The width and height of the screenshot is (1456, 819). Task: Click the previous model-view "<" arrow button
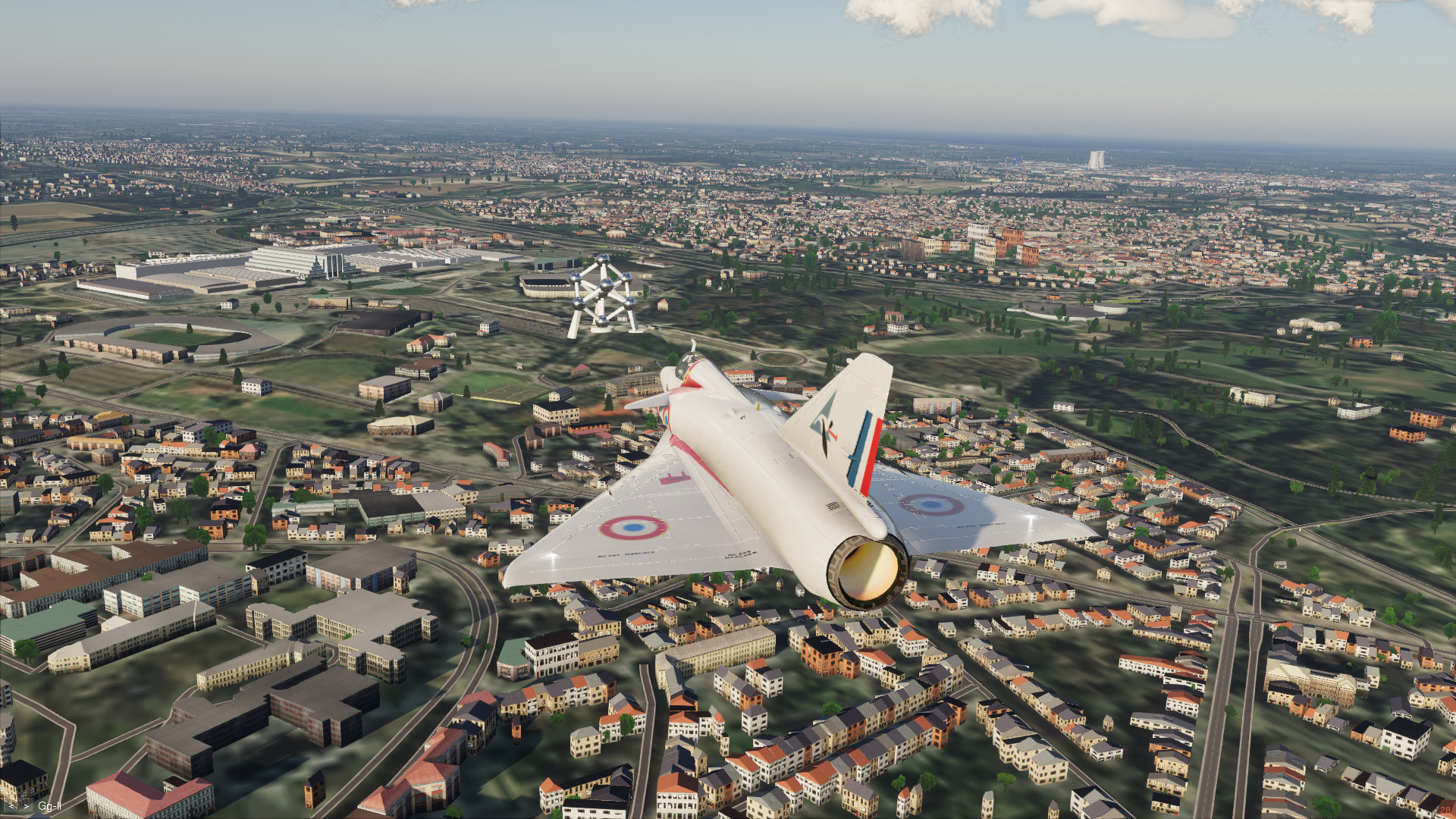coord(11,805)
